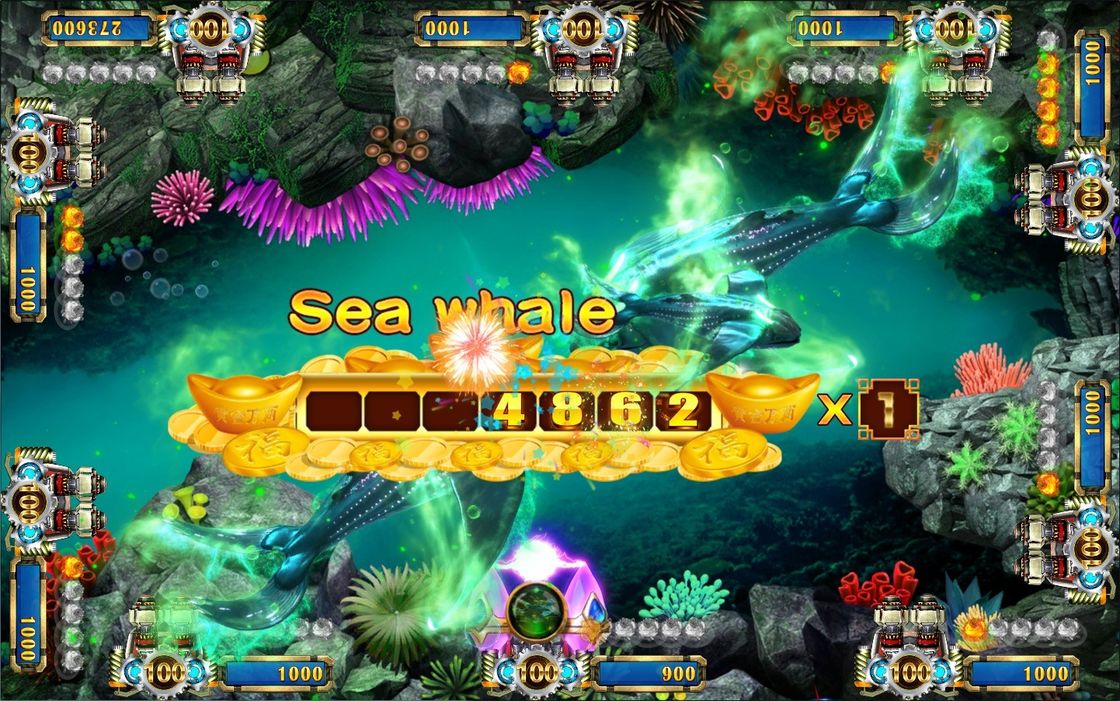Select the cannon beside the 273600 score
The width and height of the screenshot is (1120, 701).
click(x=208, y=50)
